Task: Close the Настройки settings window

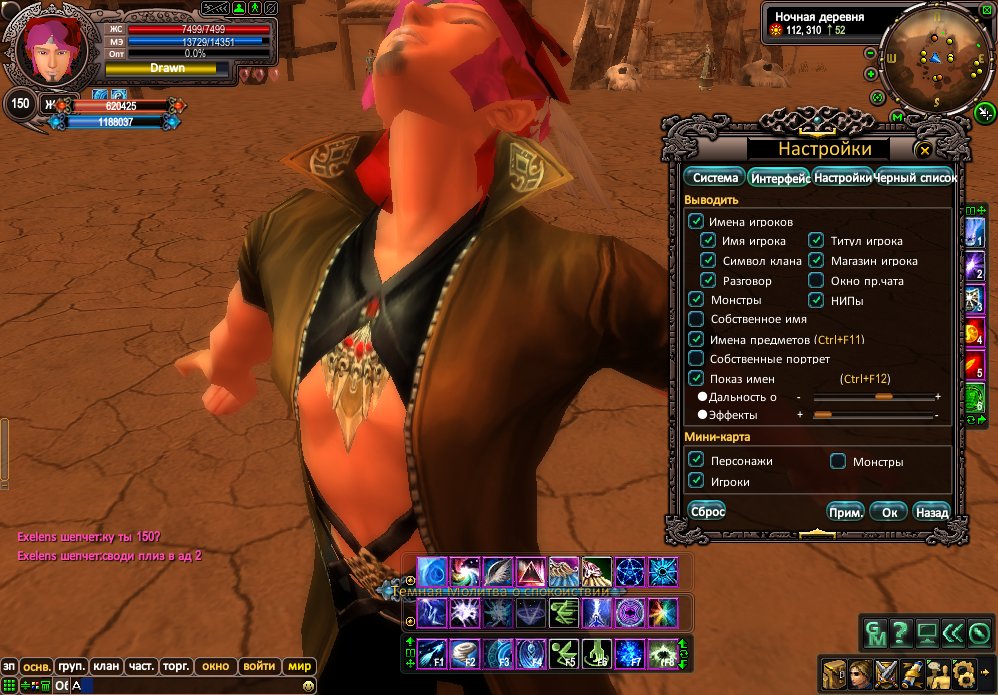Action: coord(925,150)
